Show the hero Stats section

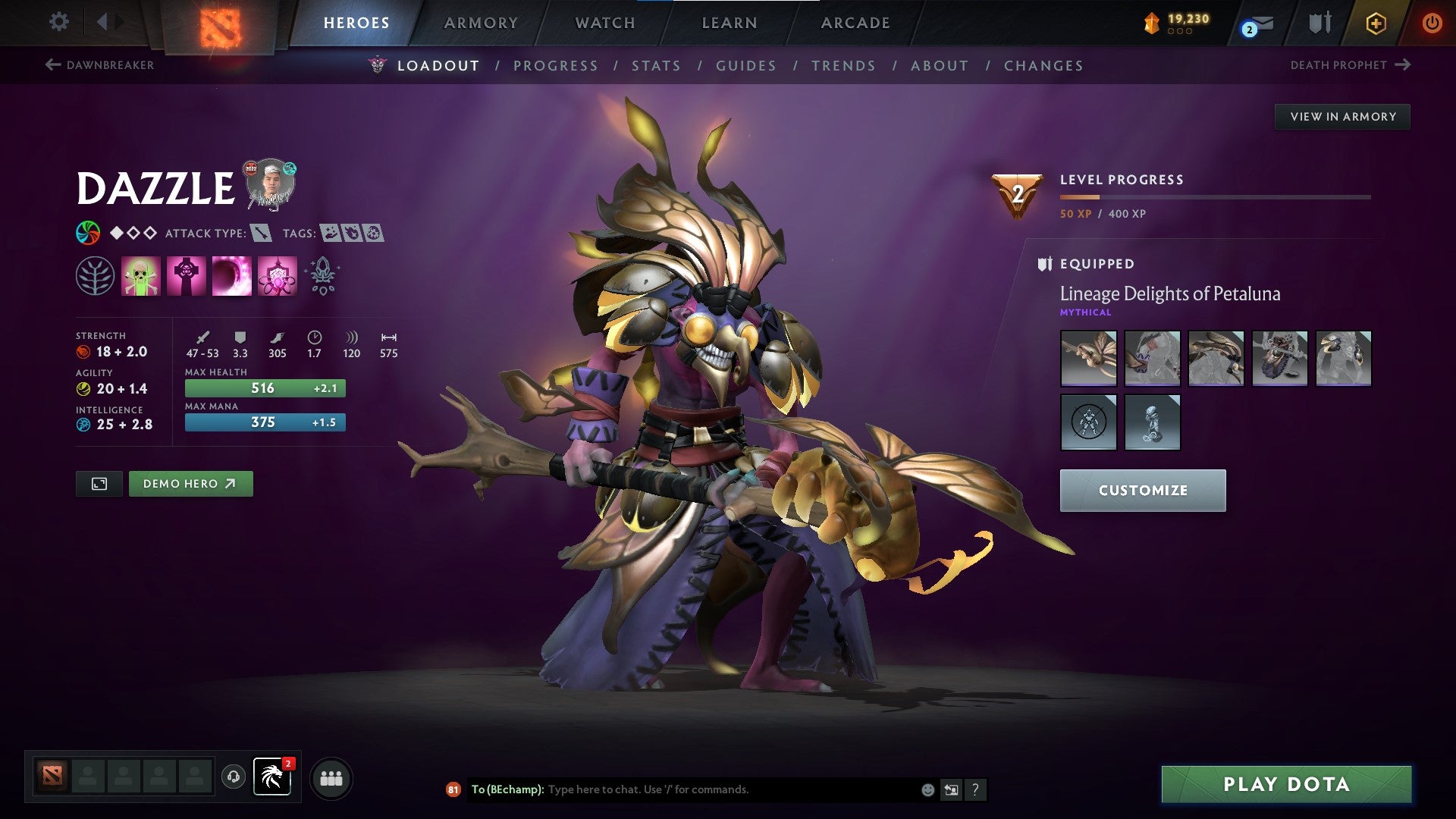656,66
